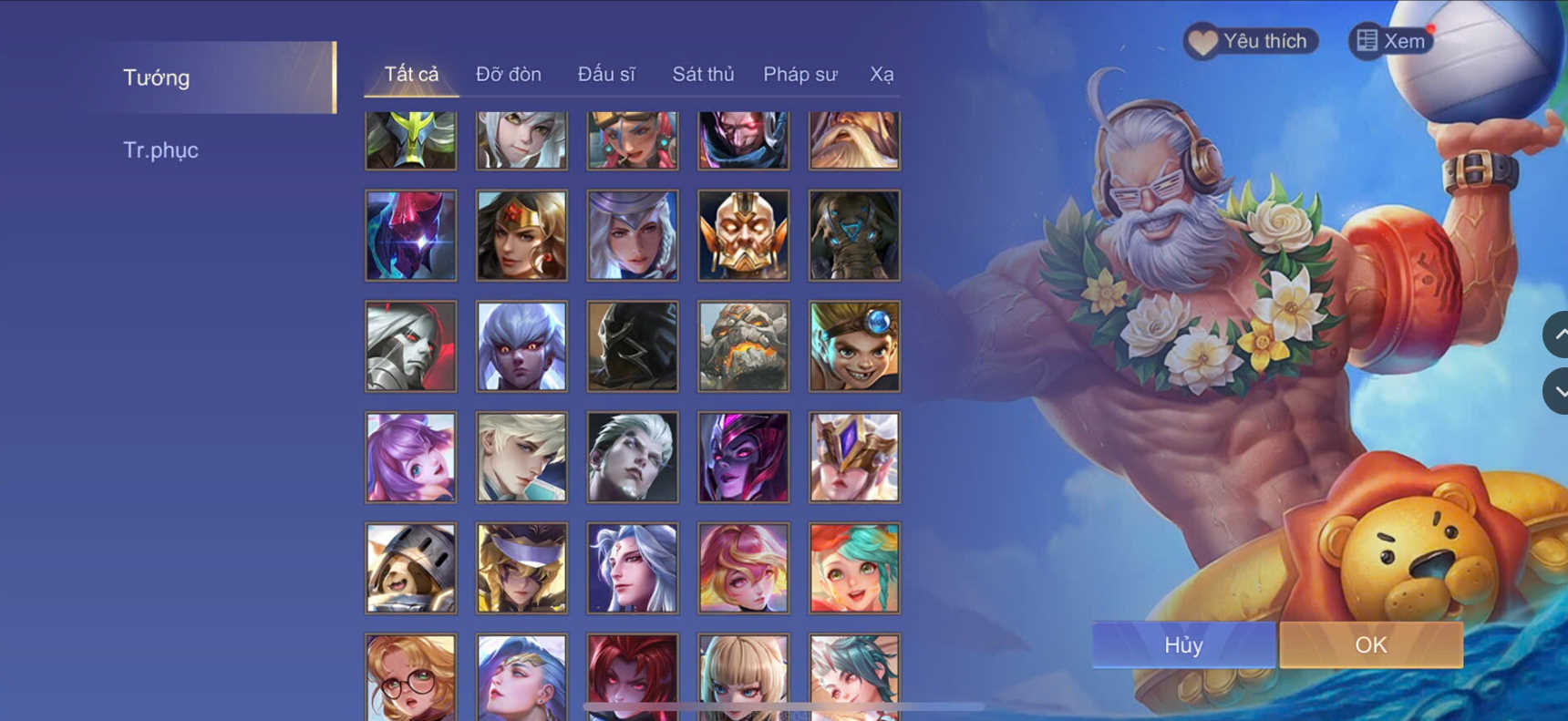Open the Pháp sư hero category
Screen dimensions: 1568x721
tap(799, 75)
